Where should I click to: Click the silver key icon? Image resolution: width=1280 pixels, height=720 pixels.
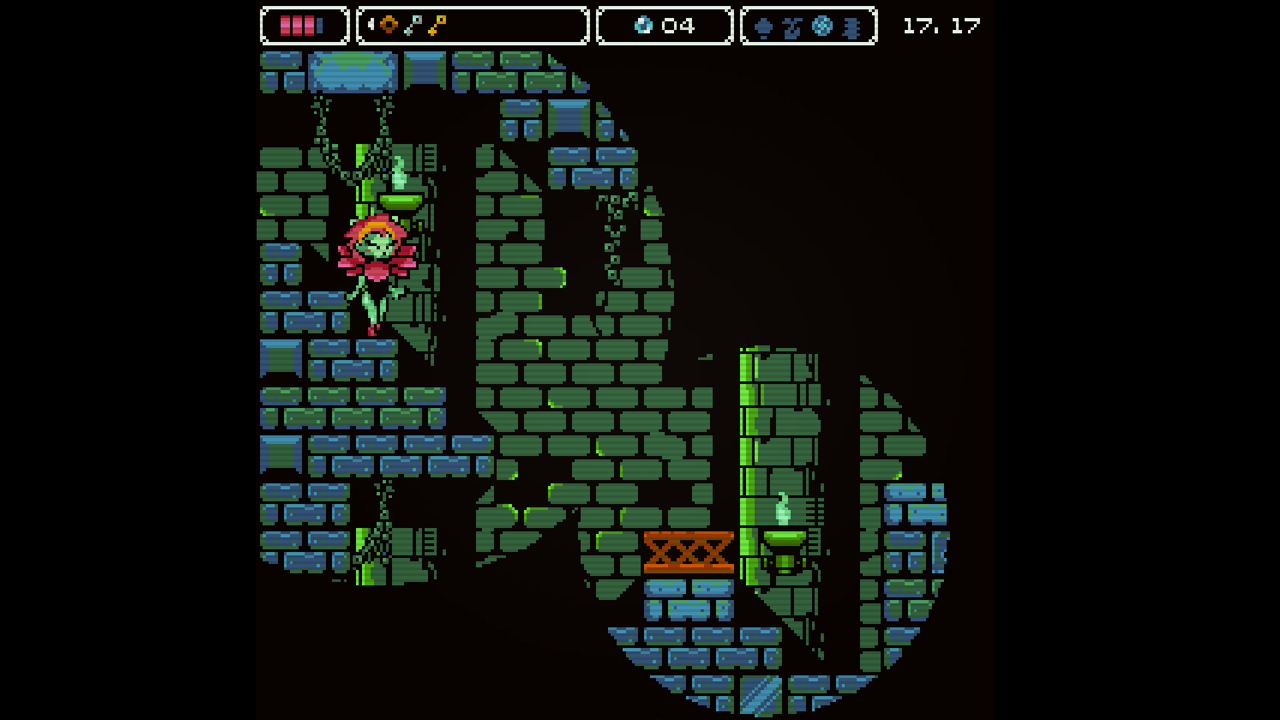tap(415, 26)
